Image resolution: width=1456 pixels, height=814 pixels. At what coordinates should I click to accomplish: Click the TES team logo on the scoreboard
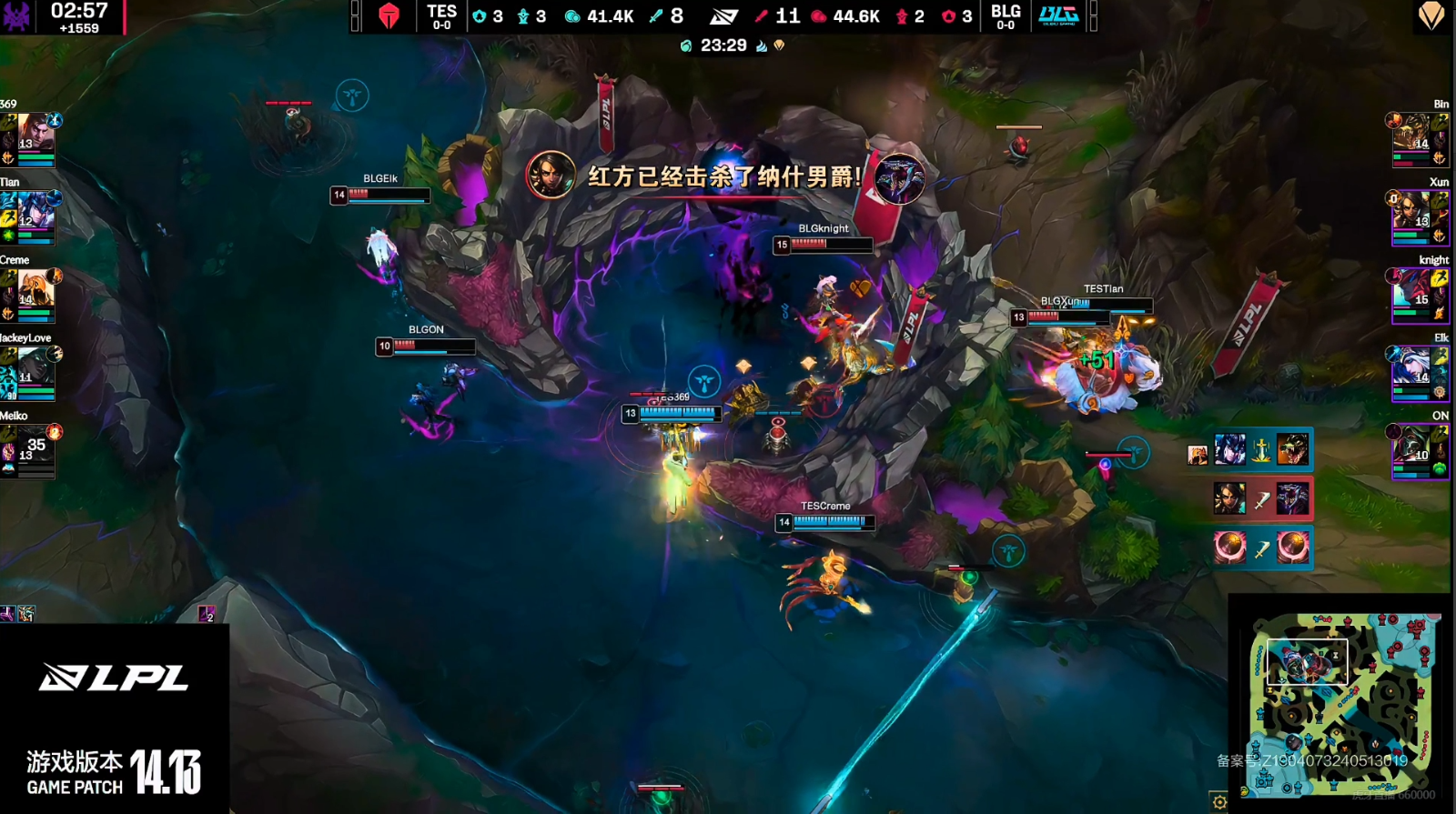coord(389,15)
